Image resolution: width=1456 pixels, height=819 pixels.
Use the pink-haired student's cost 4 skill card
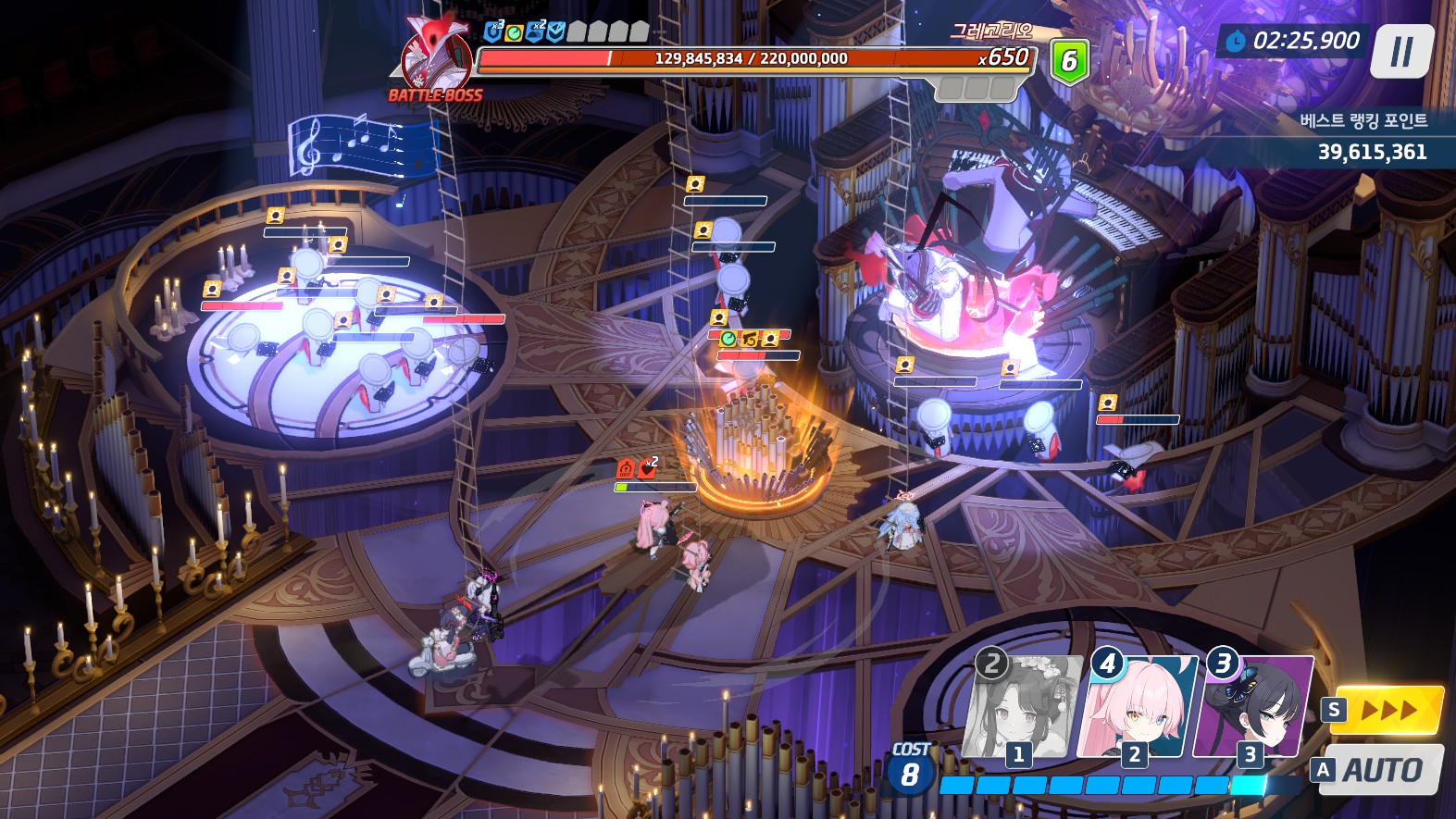click(x=1139, y=708)
